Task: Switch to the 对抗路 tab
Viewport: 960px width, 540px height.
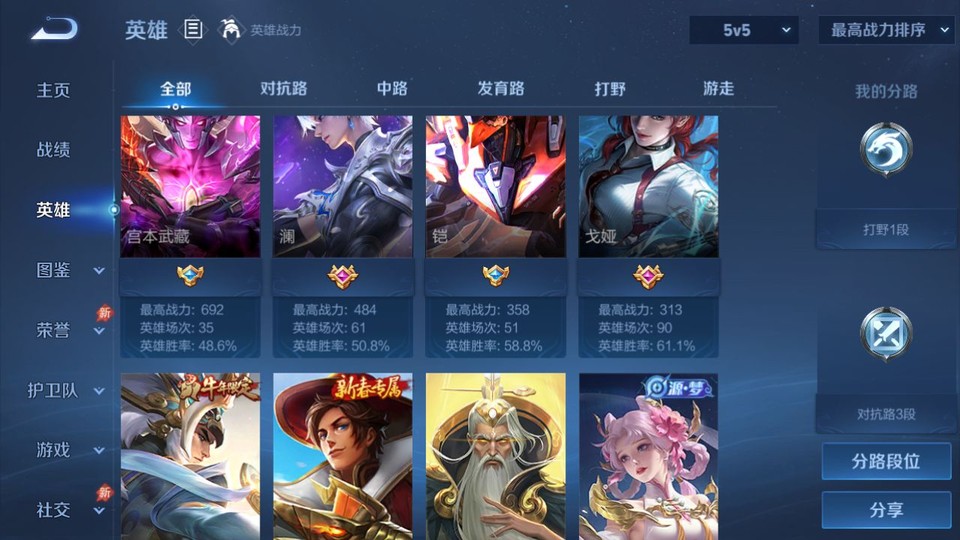Action: [284, 89]
